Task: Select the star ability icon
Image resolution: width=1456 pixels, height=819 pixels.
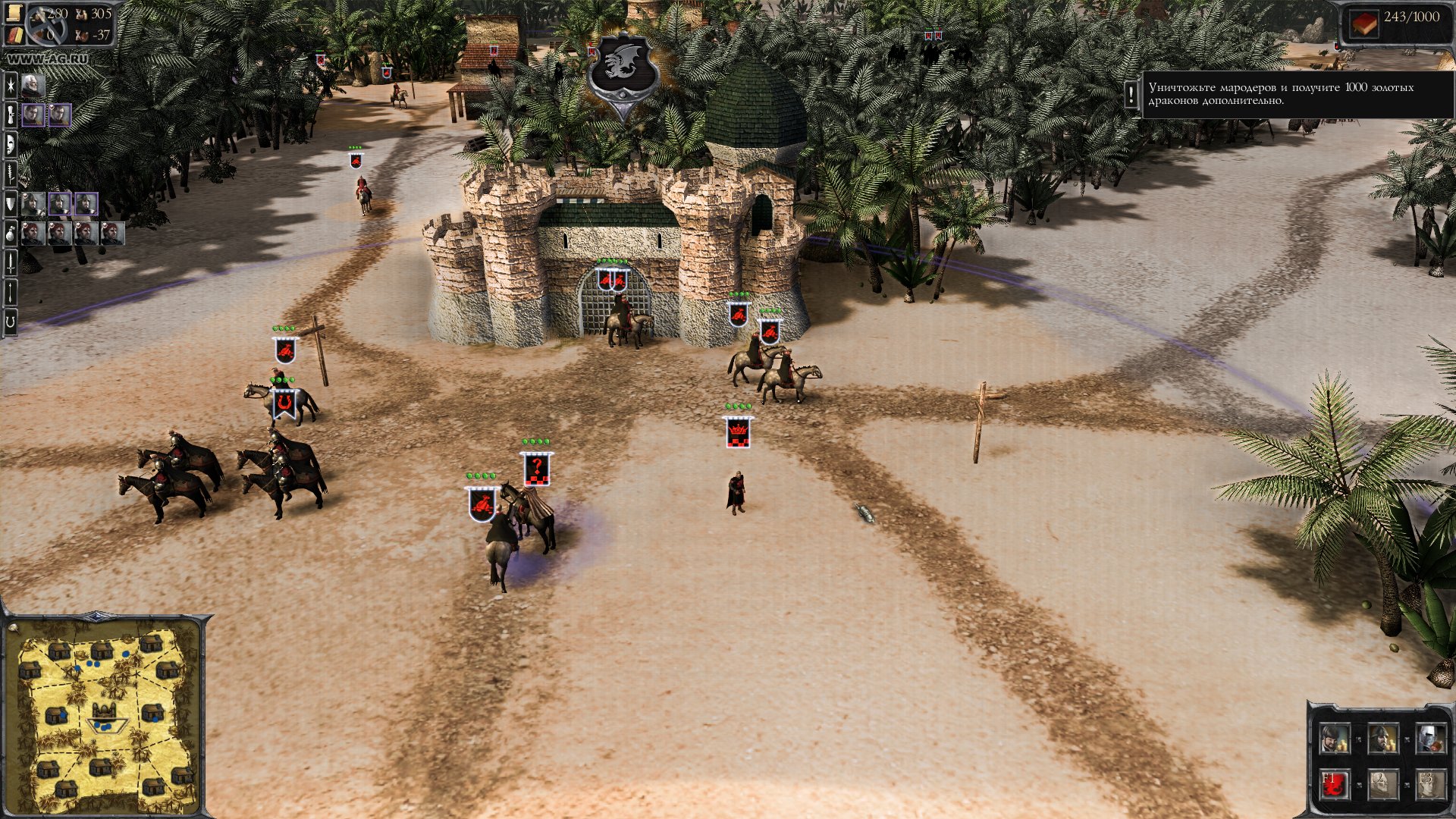Action: pyautogui.click(x=11, y=87)
